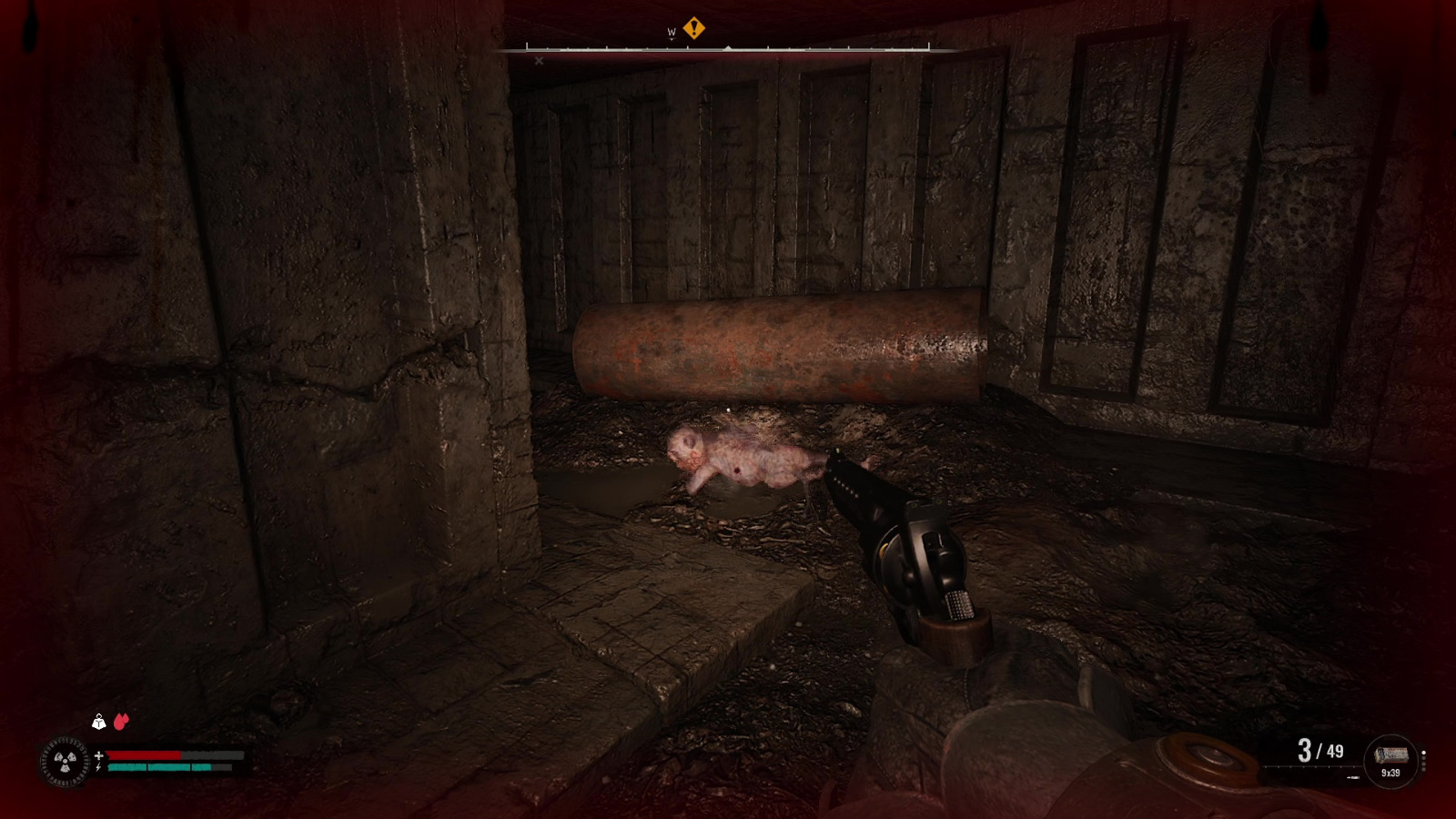Select the W cardinal marker on compass
This screenshot has height=819, width=1456.
pos(672,32)
